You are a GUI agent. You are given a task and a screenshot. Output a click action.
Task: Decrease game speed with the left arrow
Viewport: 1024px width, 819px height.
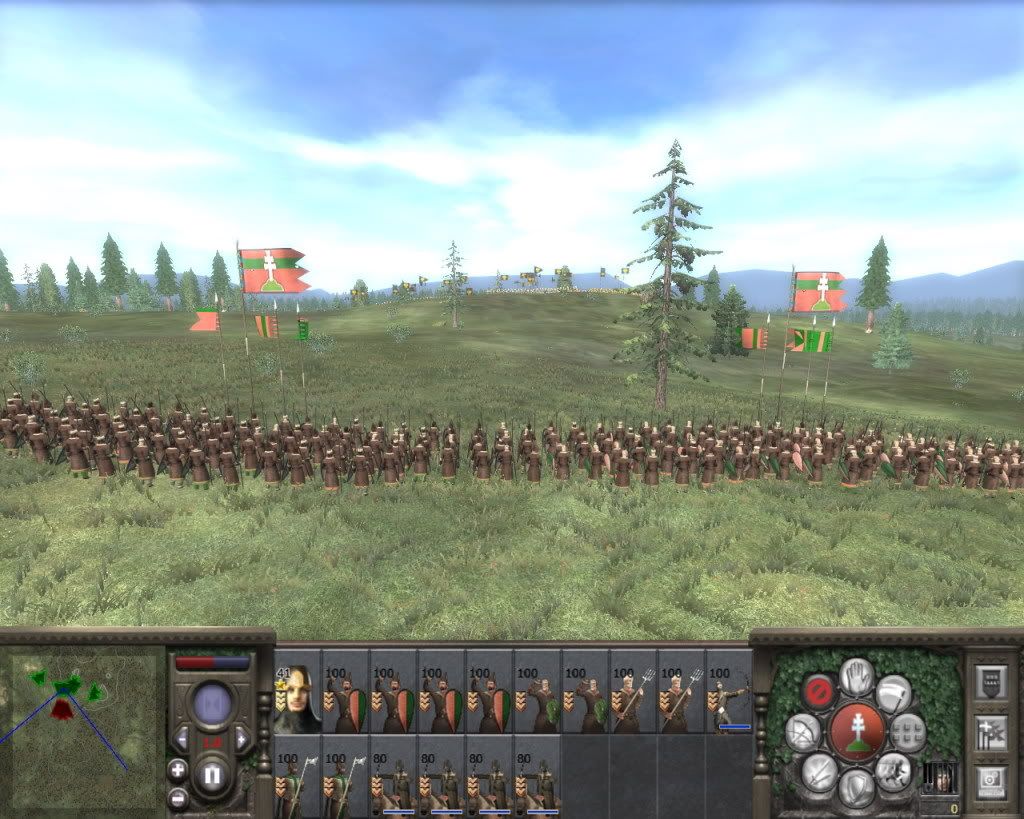click(x=181, y=739)
